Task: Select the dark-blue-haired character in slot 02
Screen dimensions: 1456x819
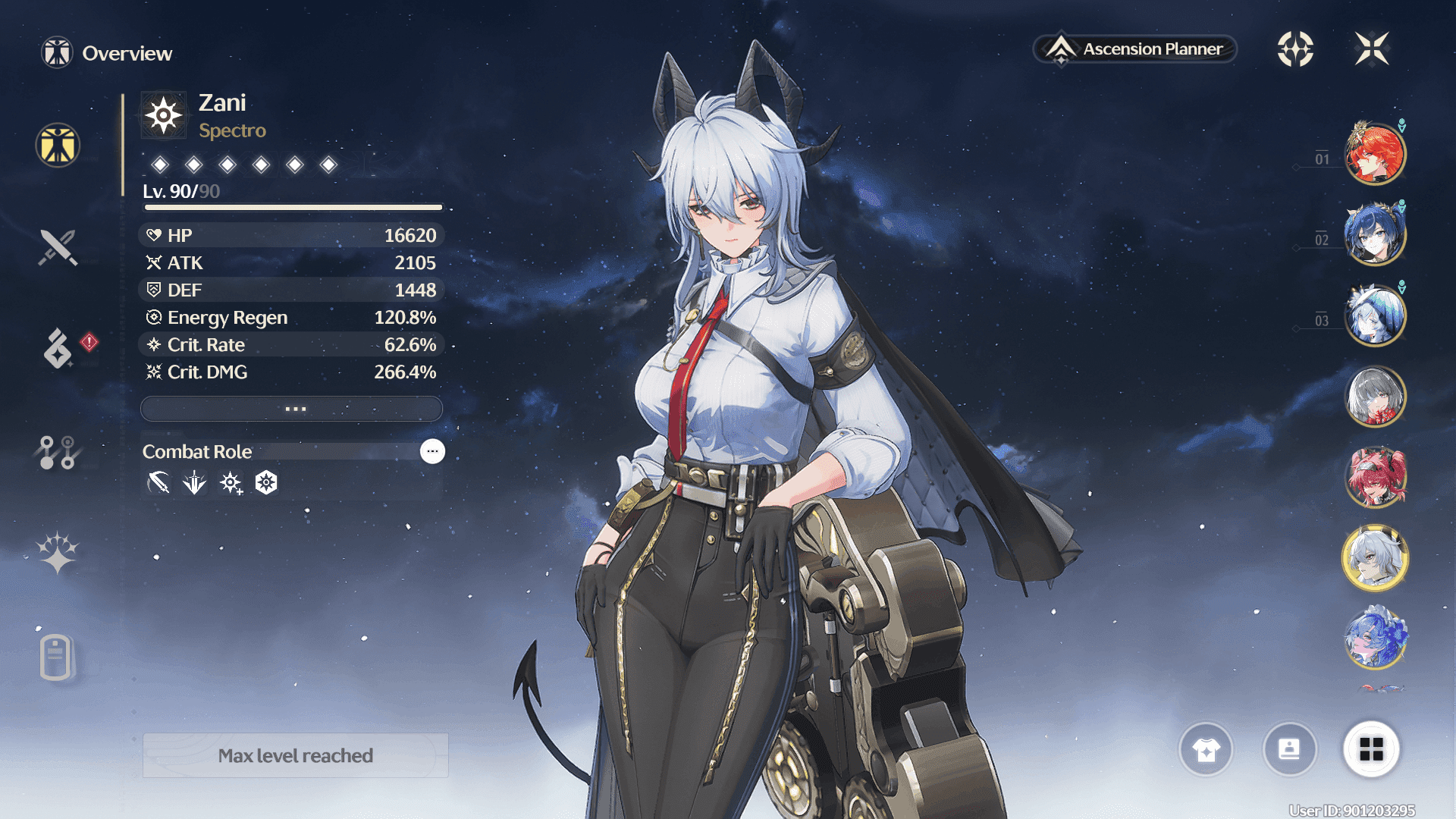Action: [x=1375, y=235]
